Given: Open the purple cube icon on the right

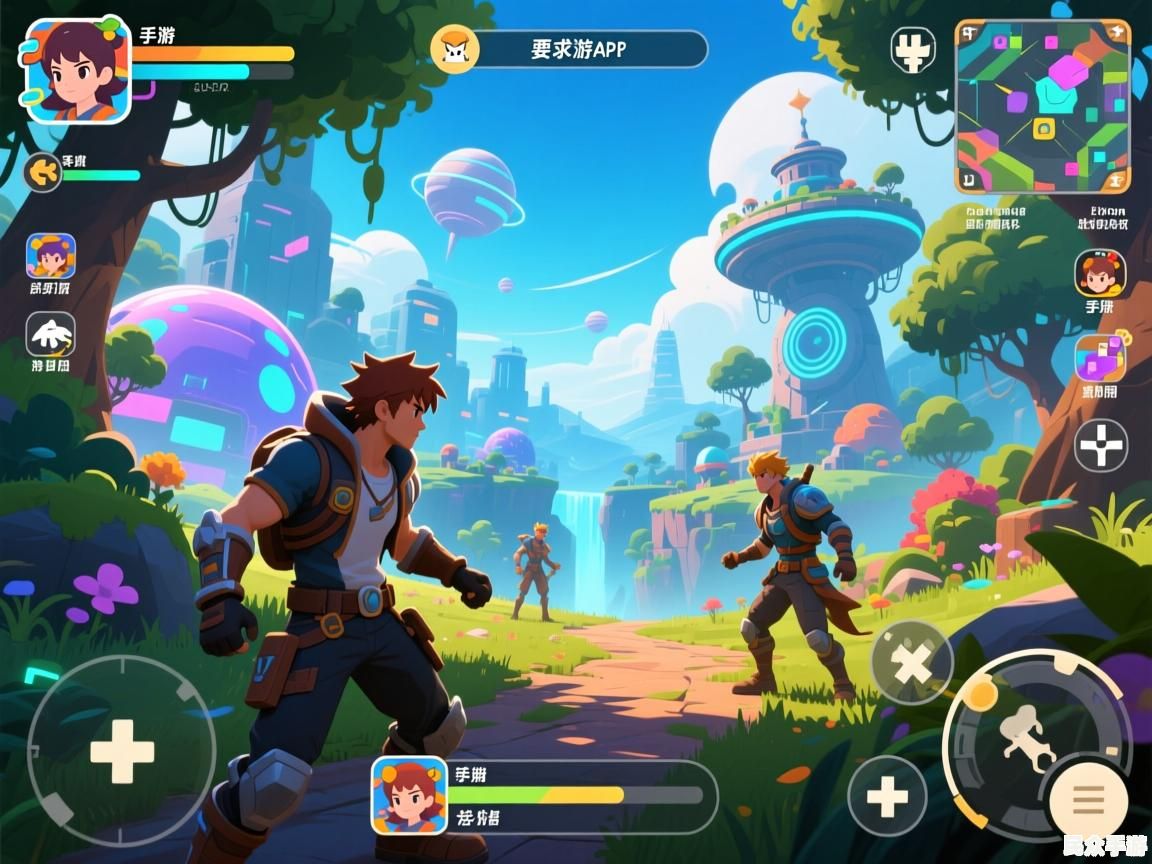Looking at the screenshot, I should [x=1100, y=359].
